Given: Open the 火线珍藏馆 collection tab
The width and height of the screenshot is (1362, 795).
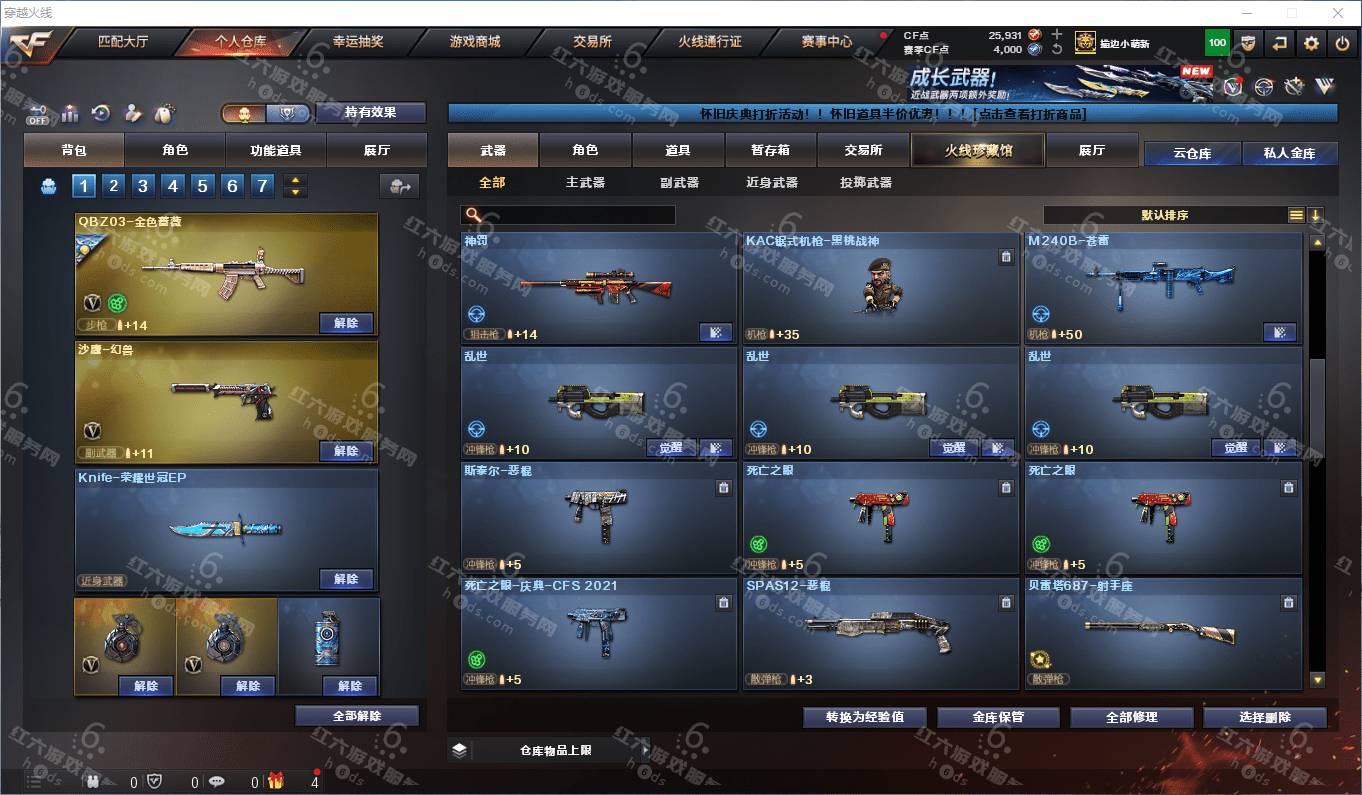Looking at the screenshot, I should click(978, 150).
